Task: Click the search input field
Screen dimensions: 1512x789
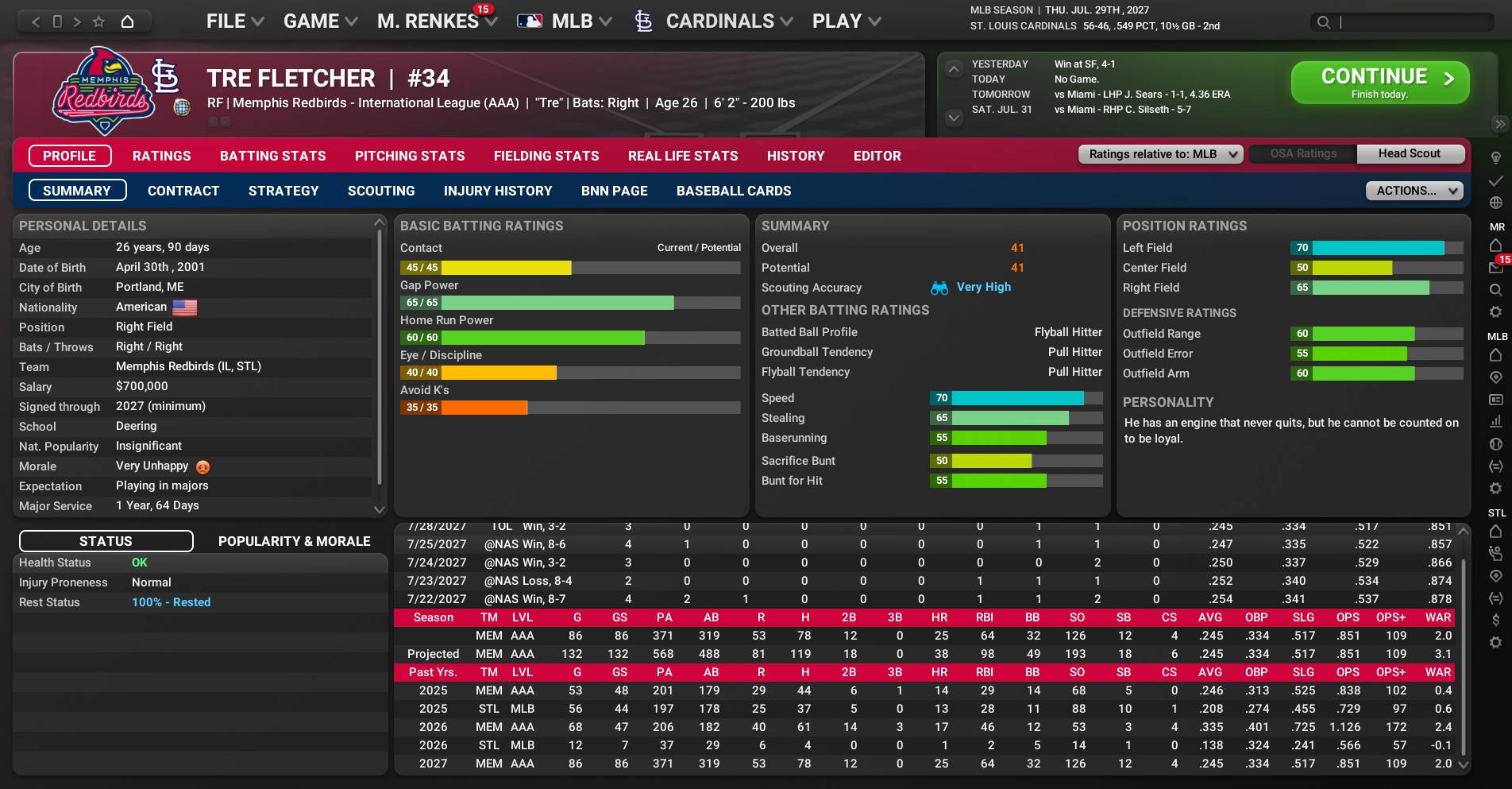Action: click(1414, 22)
